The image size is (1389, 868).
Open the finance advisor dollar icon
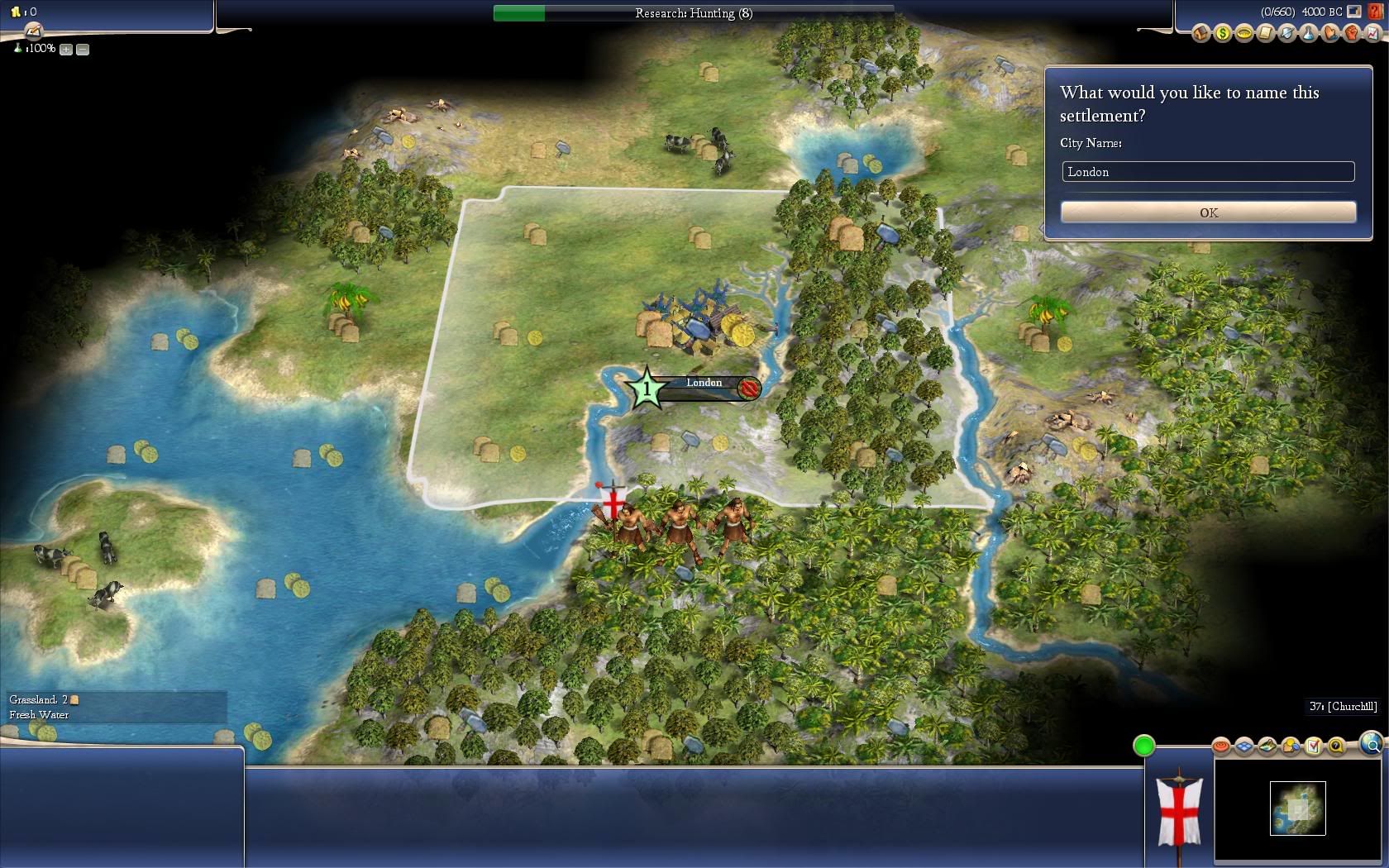coord(1222,33)
